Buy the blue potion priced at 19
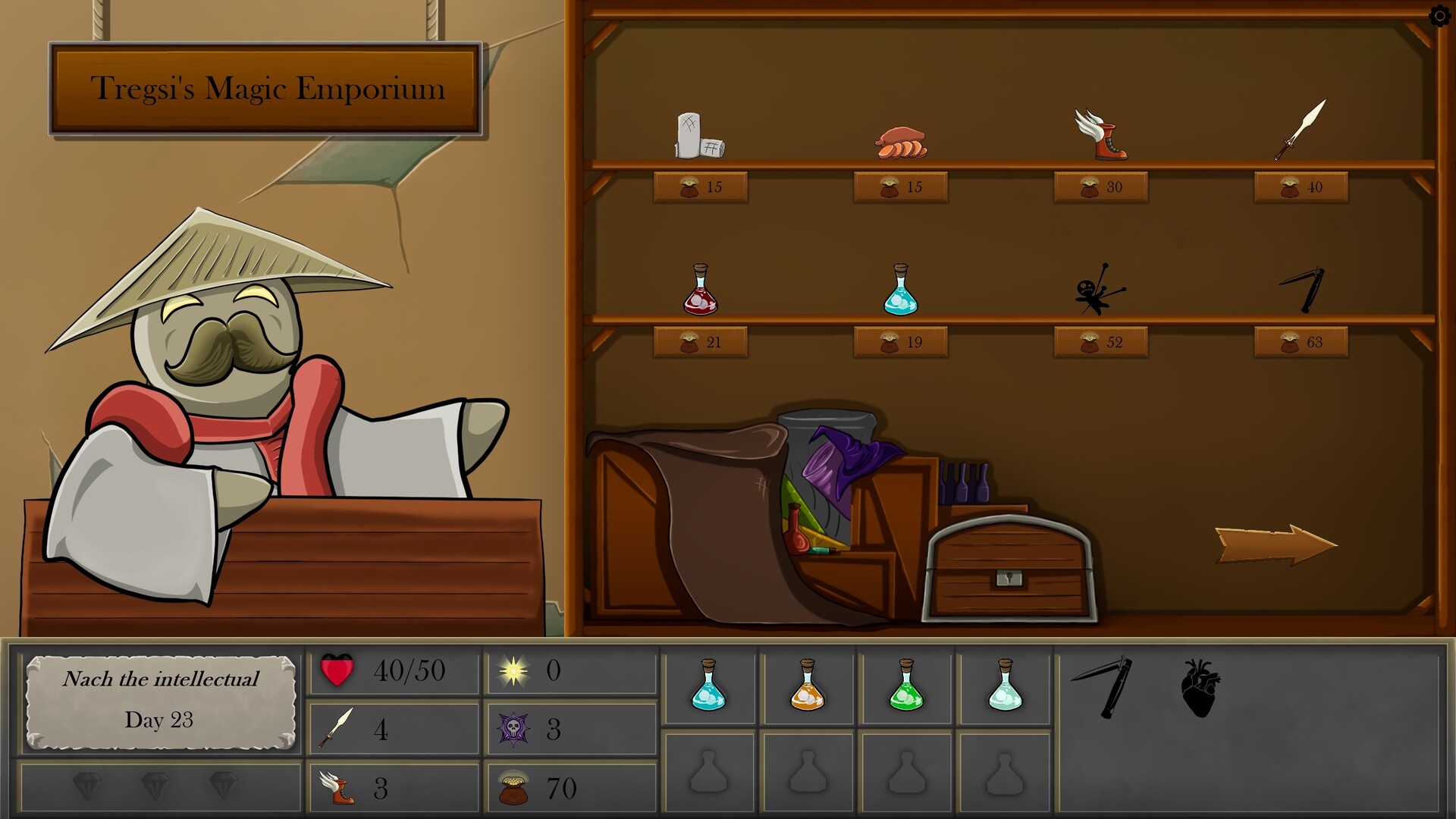Viewport: 1456px width, 819px height. pos(902,294)
